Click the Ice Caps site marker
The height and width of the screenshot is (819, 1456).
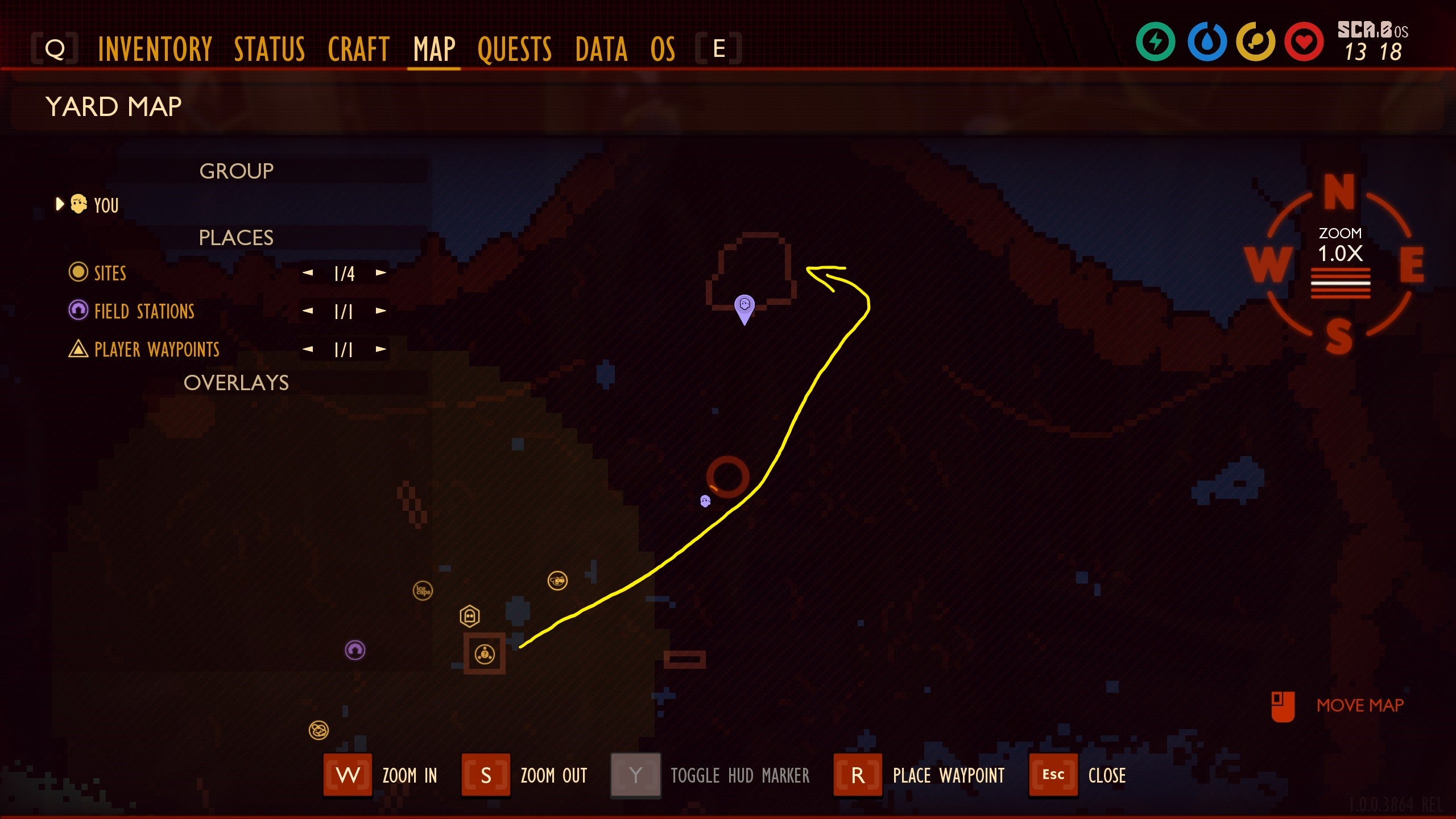click(x=423, y=590)
